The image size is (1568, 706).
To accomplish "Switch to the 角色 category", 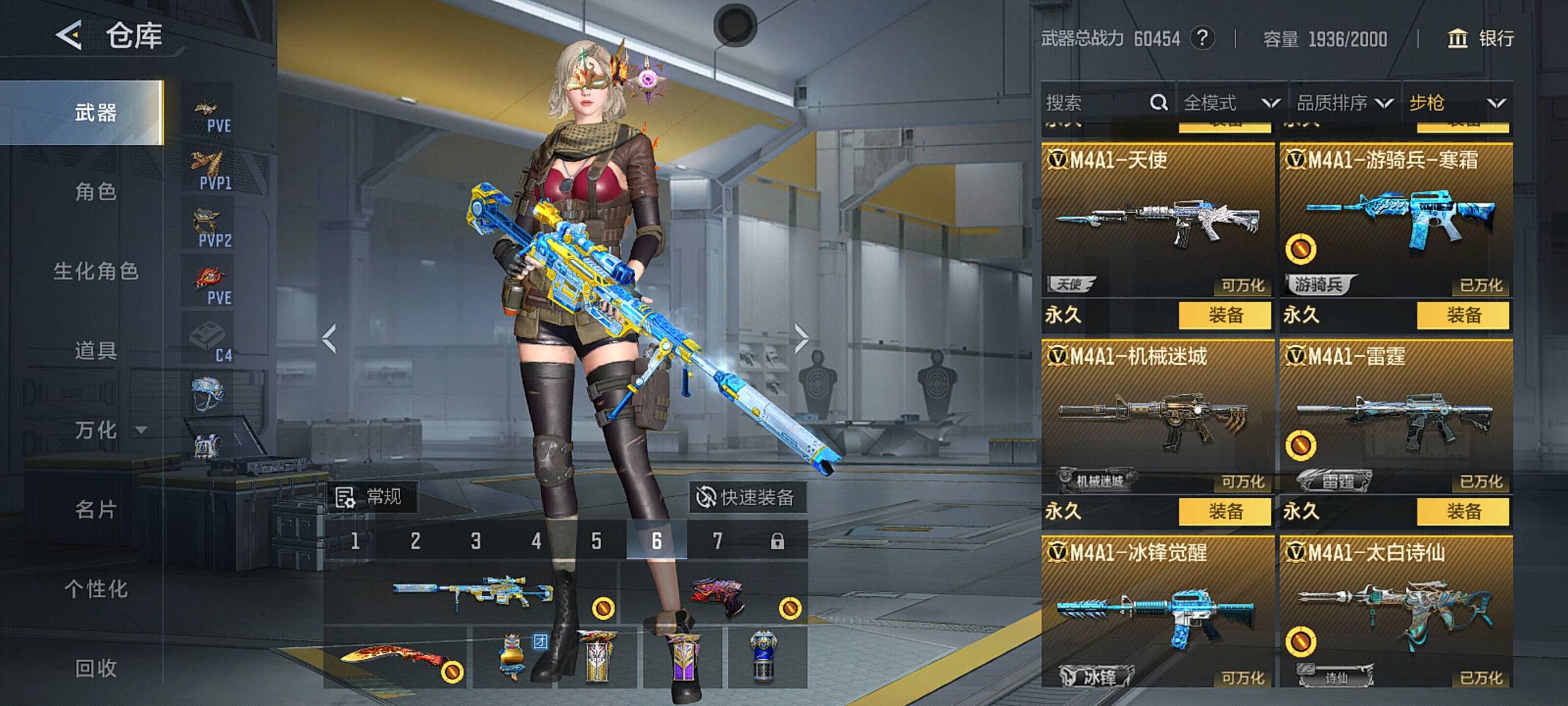I will (x=95, y=192).
